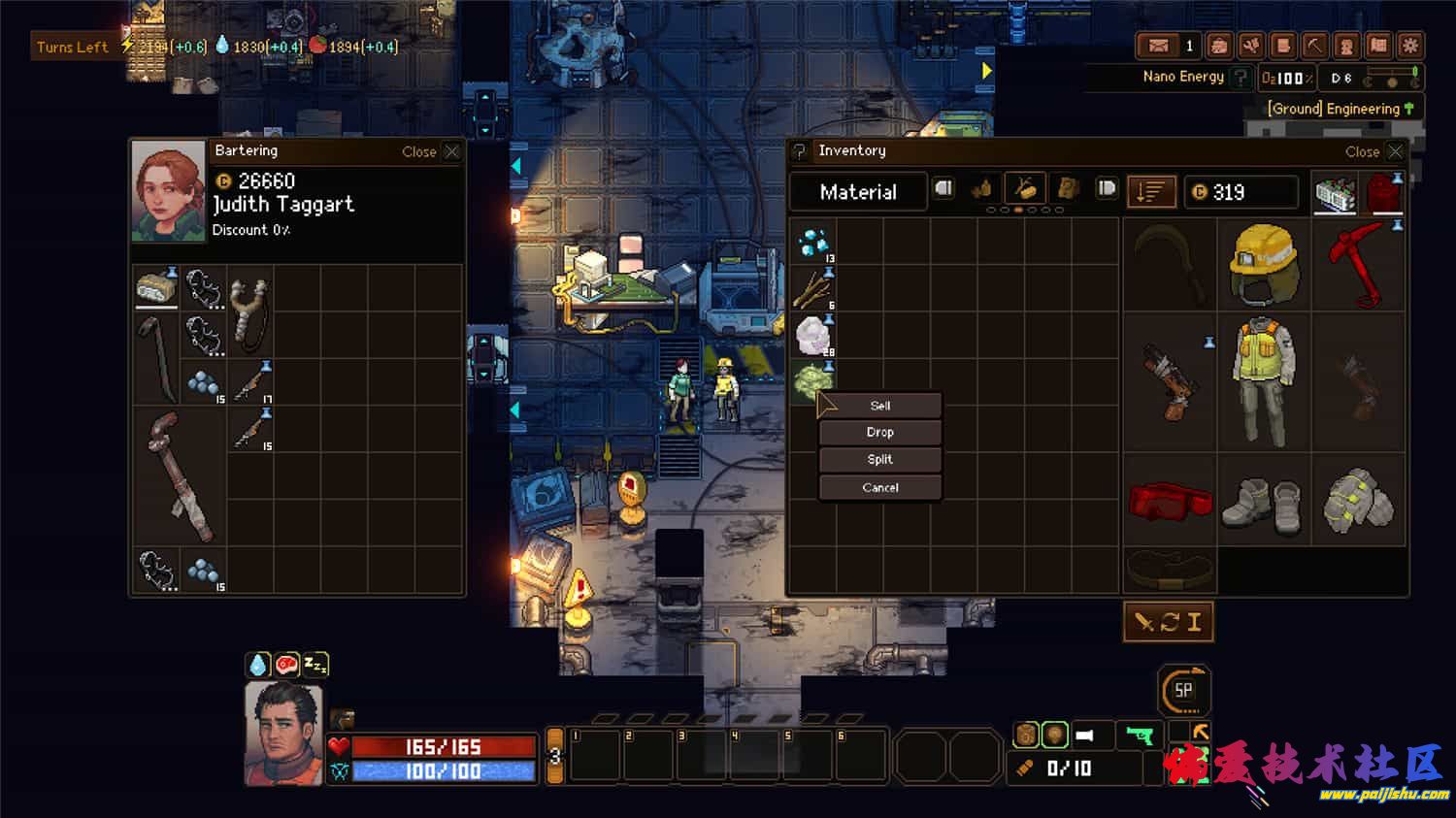Close the Bartering window
1456x818 pixels.
pyautogui.click(x=451, y=151)
